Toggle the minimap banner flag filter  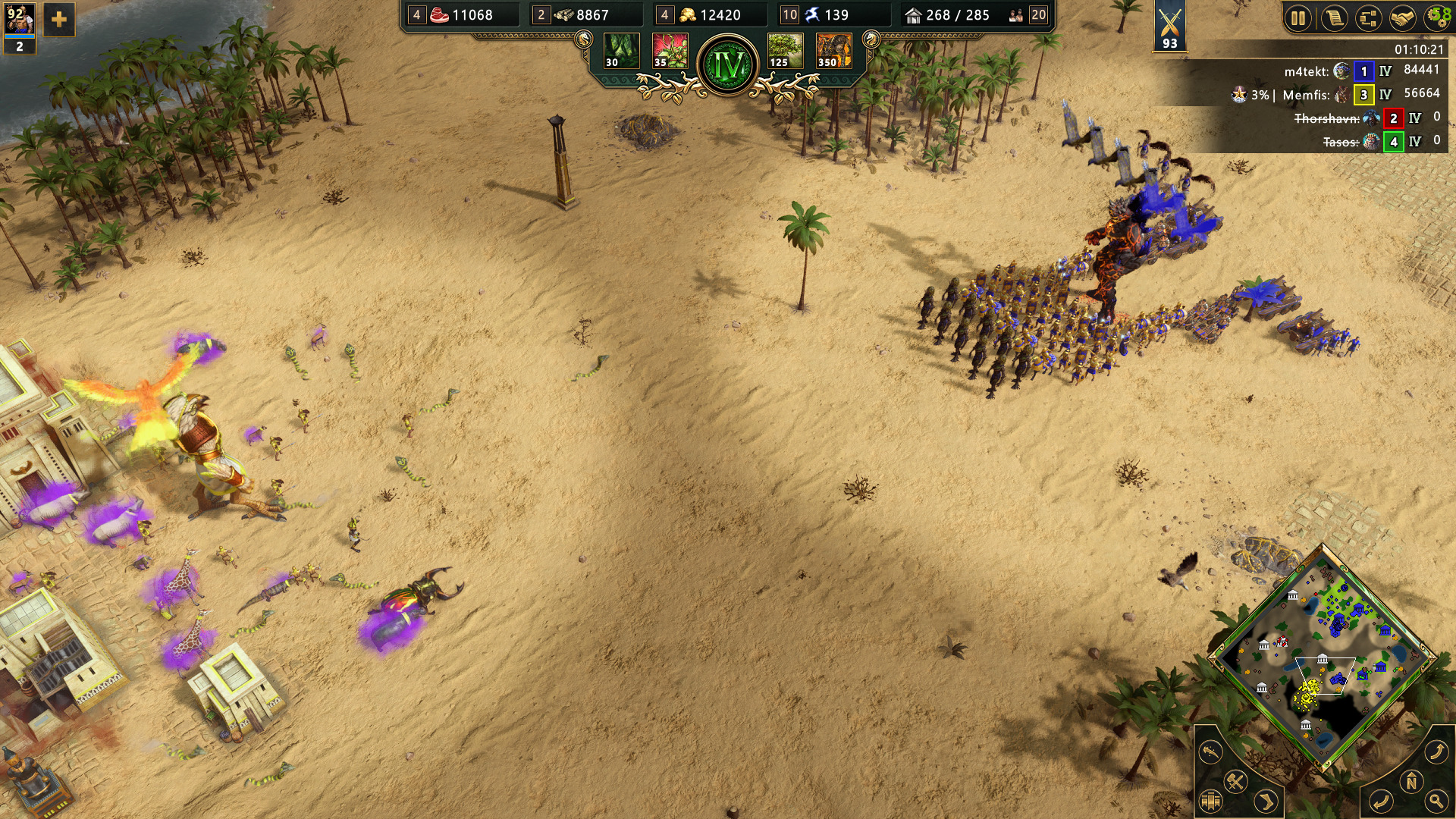1211,801
